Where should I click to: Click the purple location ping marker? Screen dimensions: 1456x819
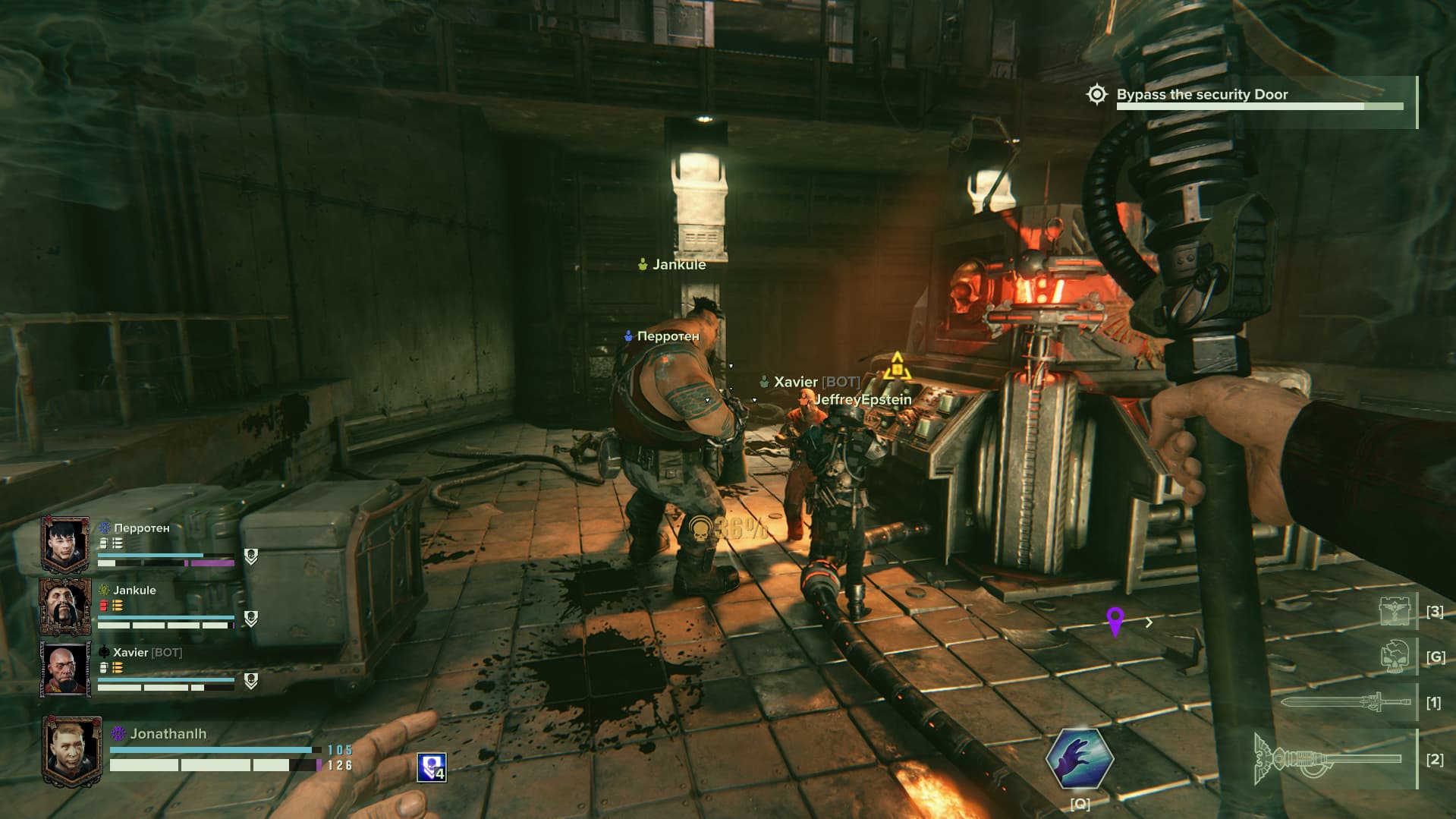(1115, 621)
